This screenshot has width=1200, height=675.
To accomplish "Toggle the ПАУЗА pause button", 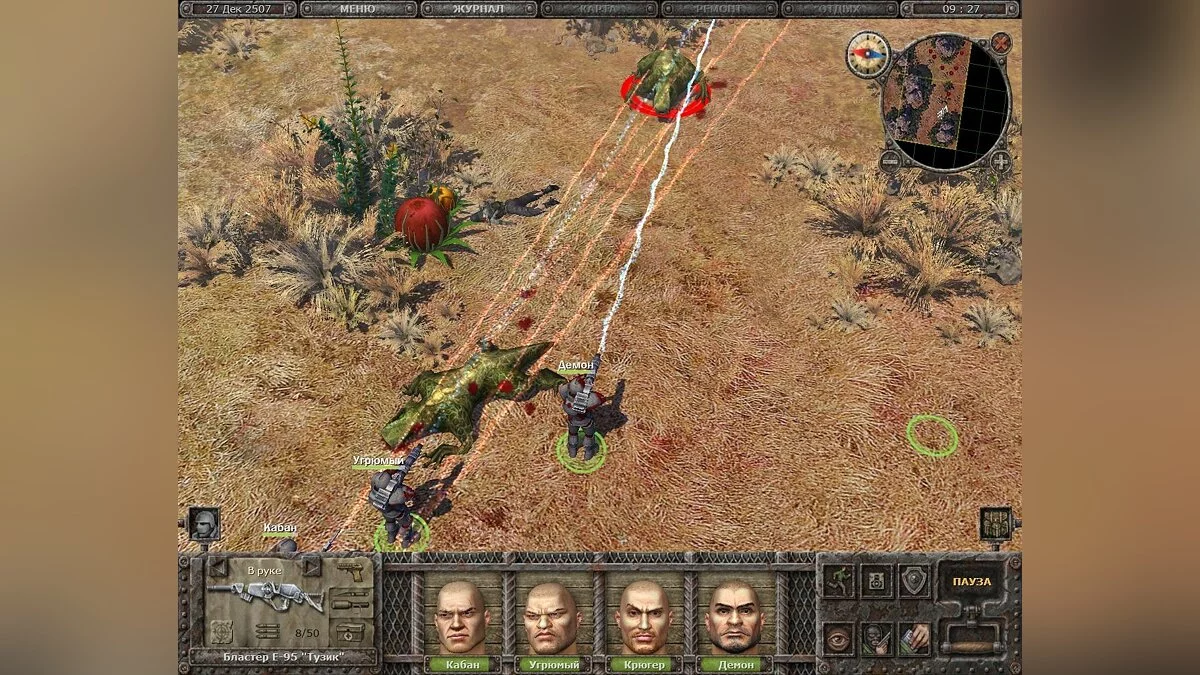I will tap(971, 581).
